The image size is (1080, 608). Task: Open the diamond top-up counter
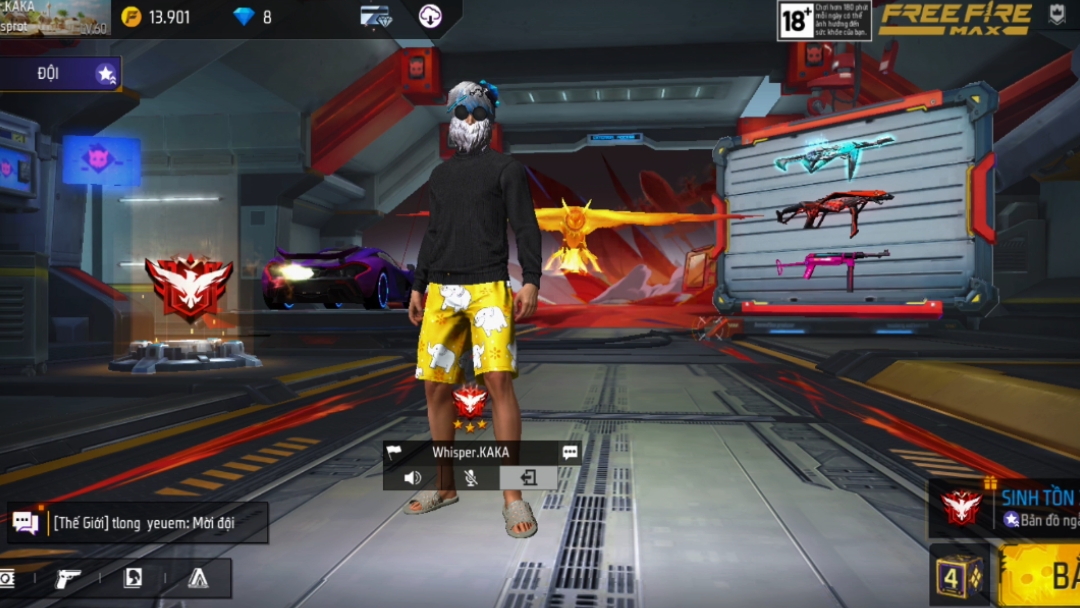pyautogui.click(x=252, y=17)
